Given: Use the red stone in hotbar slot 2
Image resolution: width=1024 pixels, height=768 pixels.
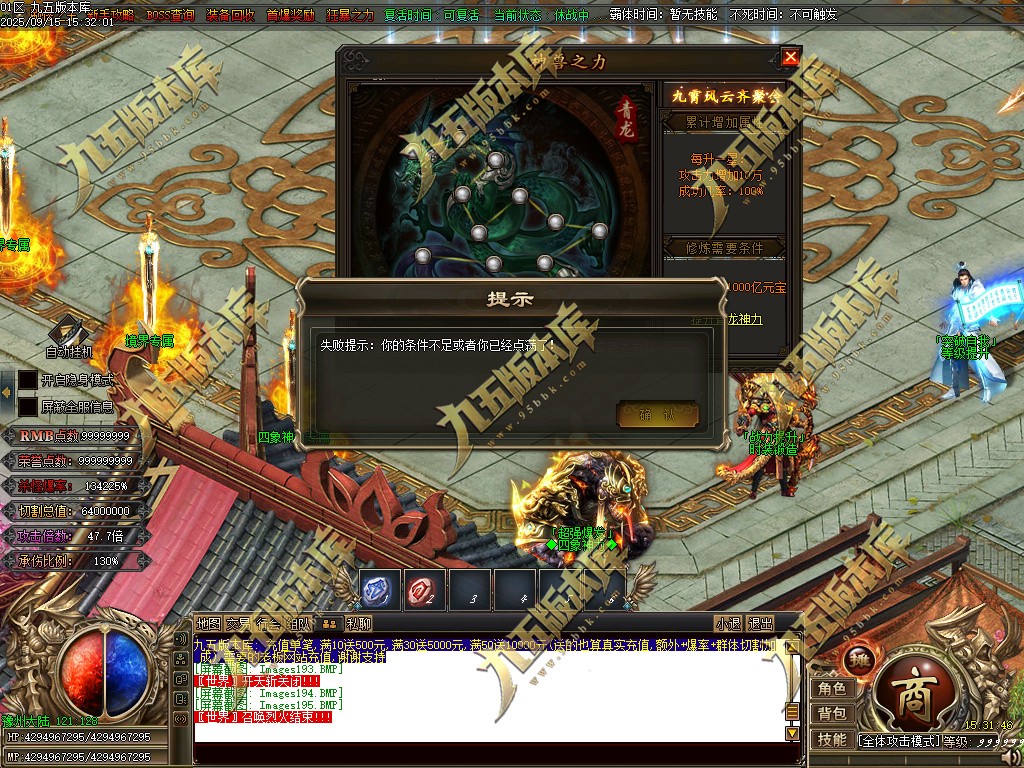Looking at the screenshot, I should pyautogui.click(x=424, y=590).
